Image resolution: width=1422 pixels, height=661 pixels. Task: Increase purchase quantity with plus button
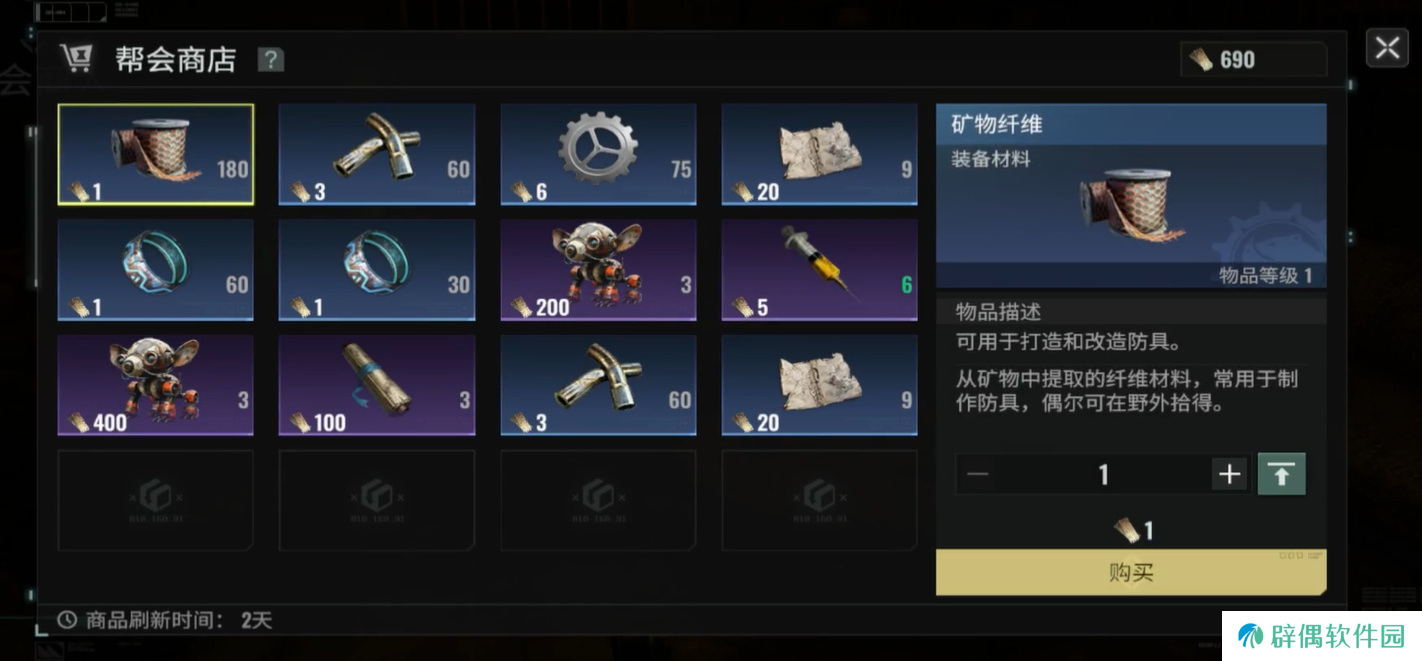coord(1229,474)
